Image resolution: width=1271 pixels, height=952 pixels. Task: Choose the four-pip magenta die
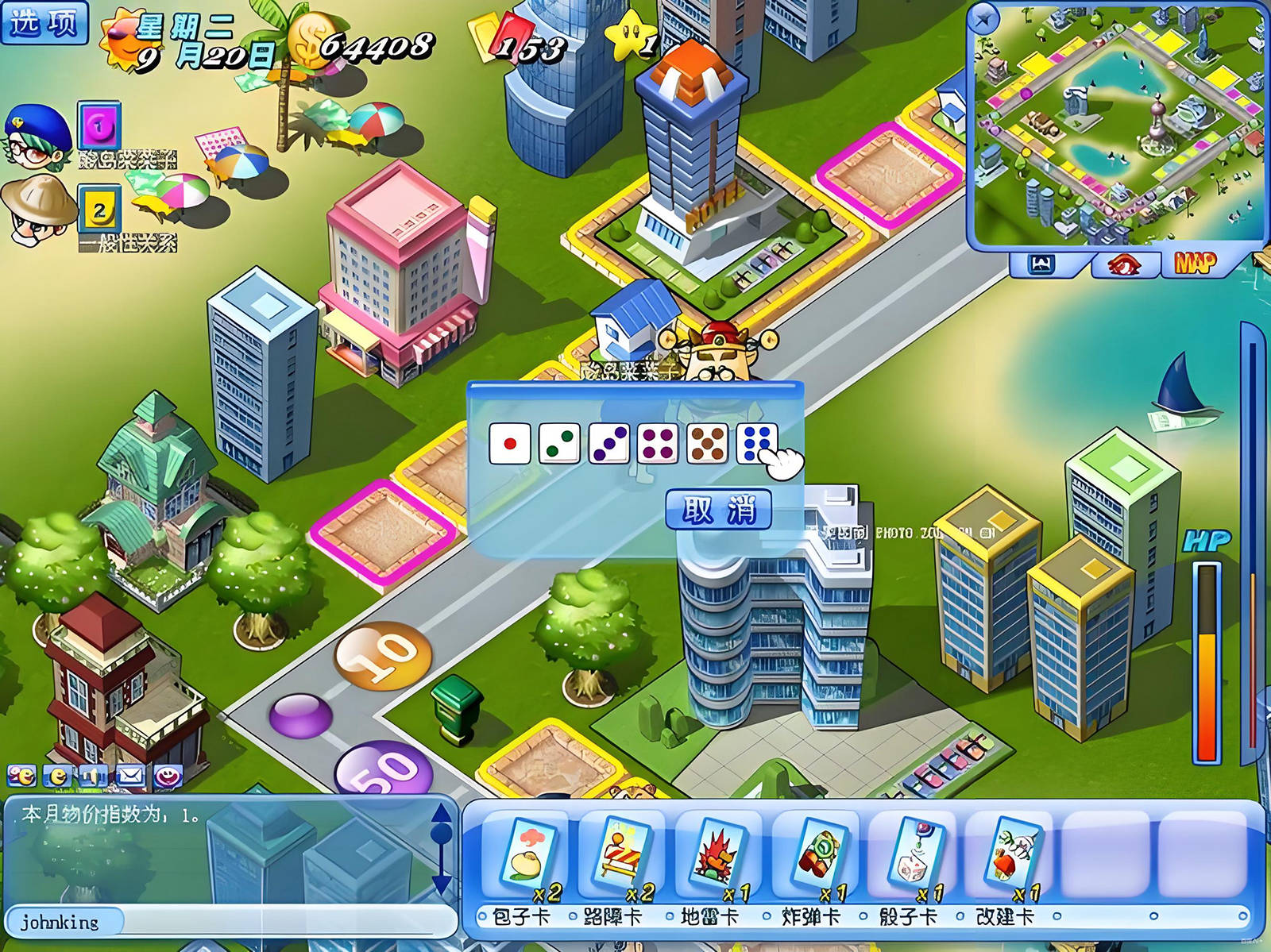point(658,443)
